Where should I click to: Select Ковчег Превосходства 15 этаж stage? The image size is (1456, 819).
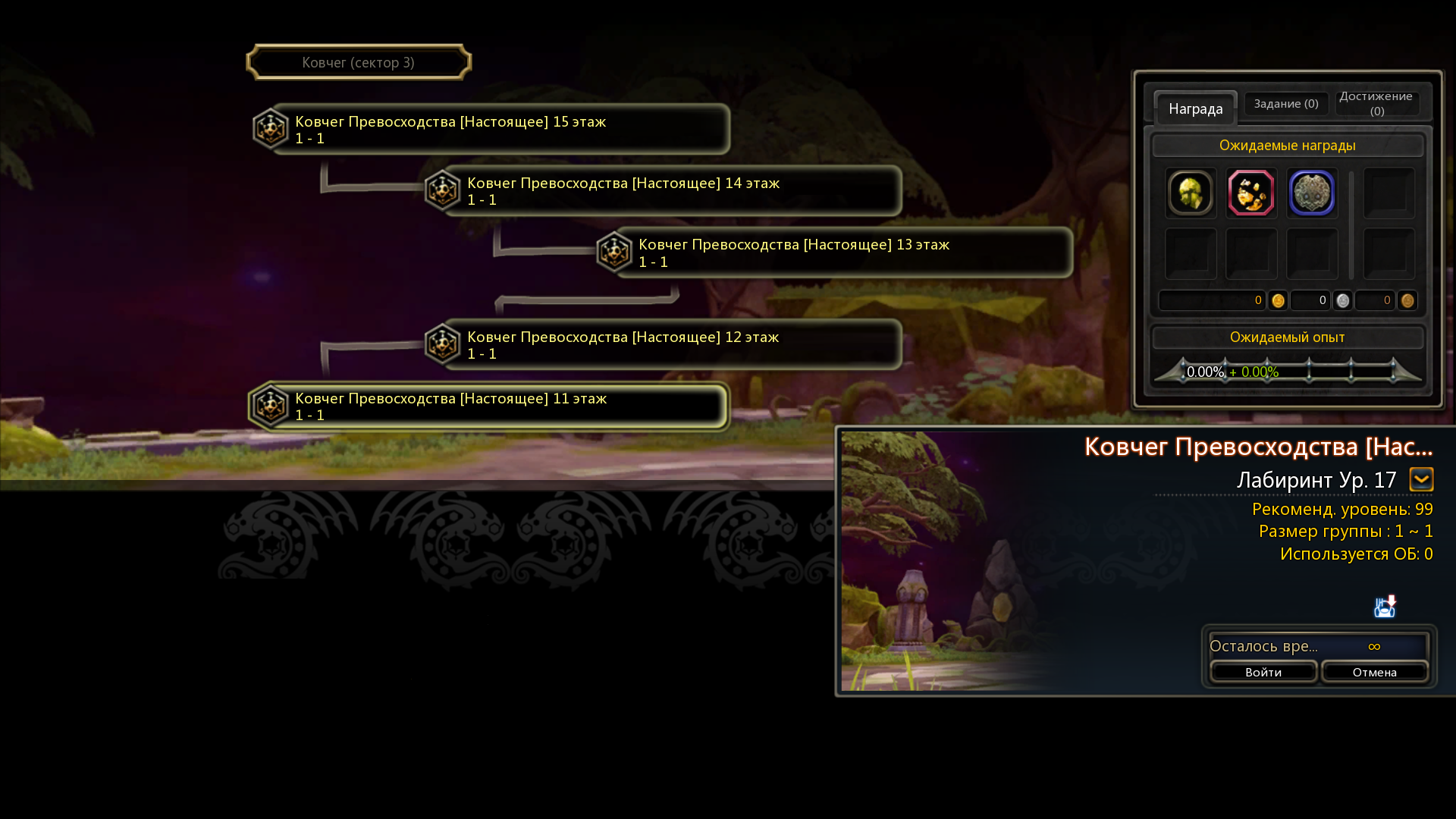491,130
